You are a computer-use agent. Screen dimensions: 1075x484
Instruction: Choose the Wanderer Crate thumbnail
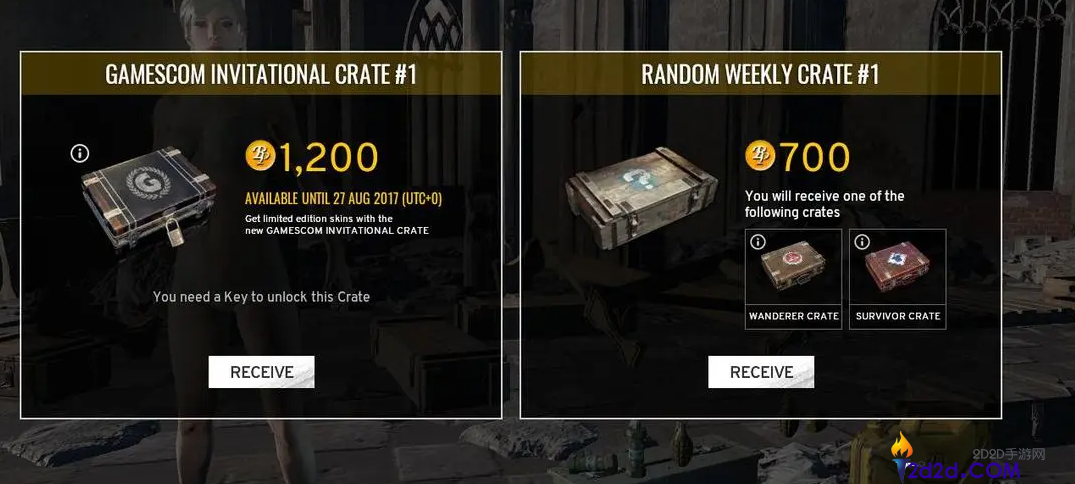click(794, 272)
